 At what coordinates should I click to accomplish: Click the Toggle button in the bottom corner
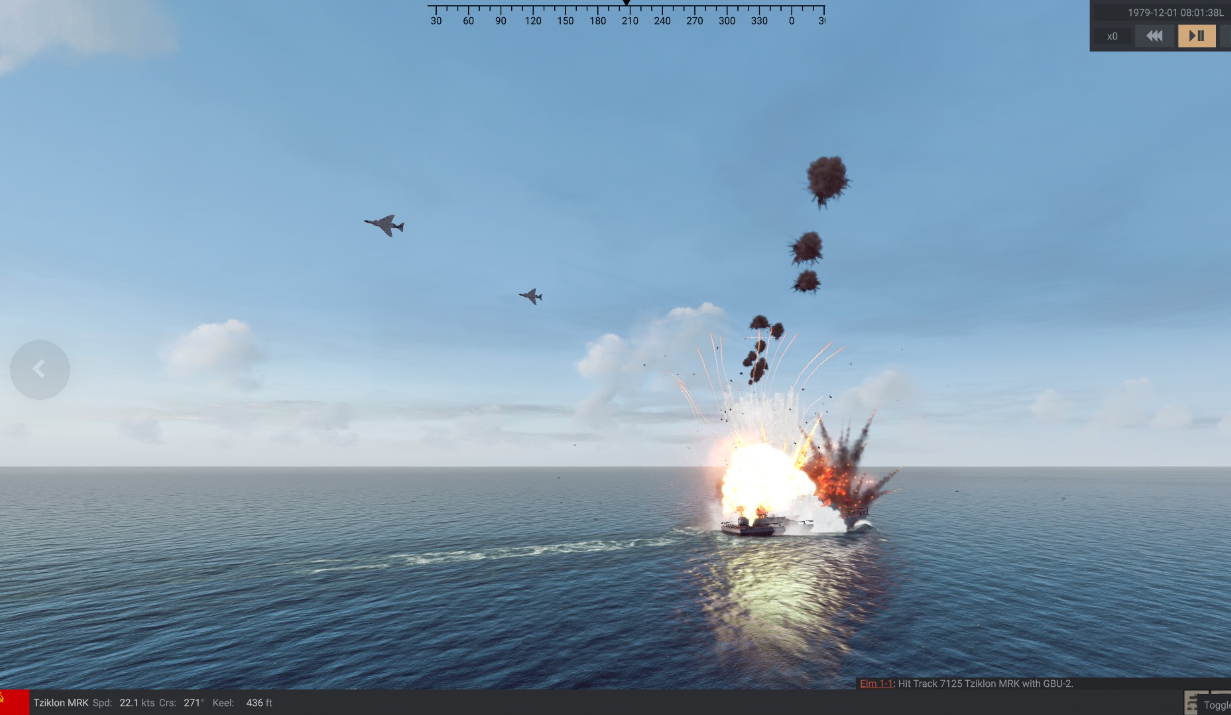coord(1215,704)
